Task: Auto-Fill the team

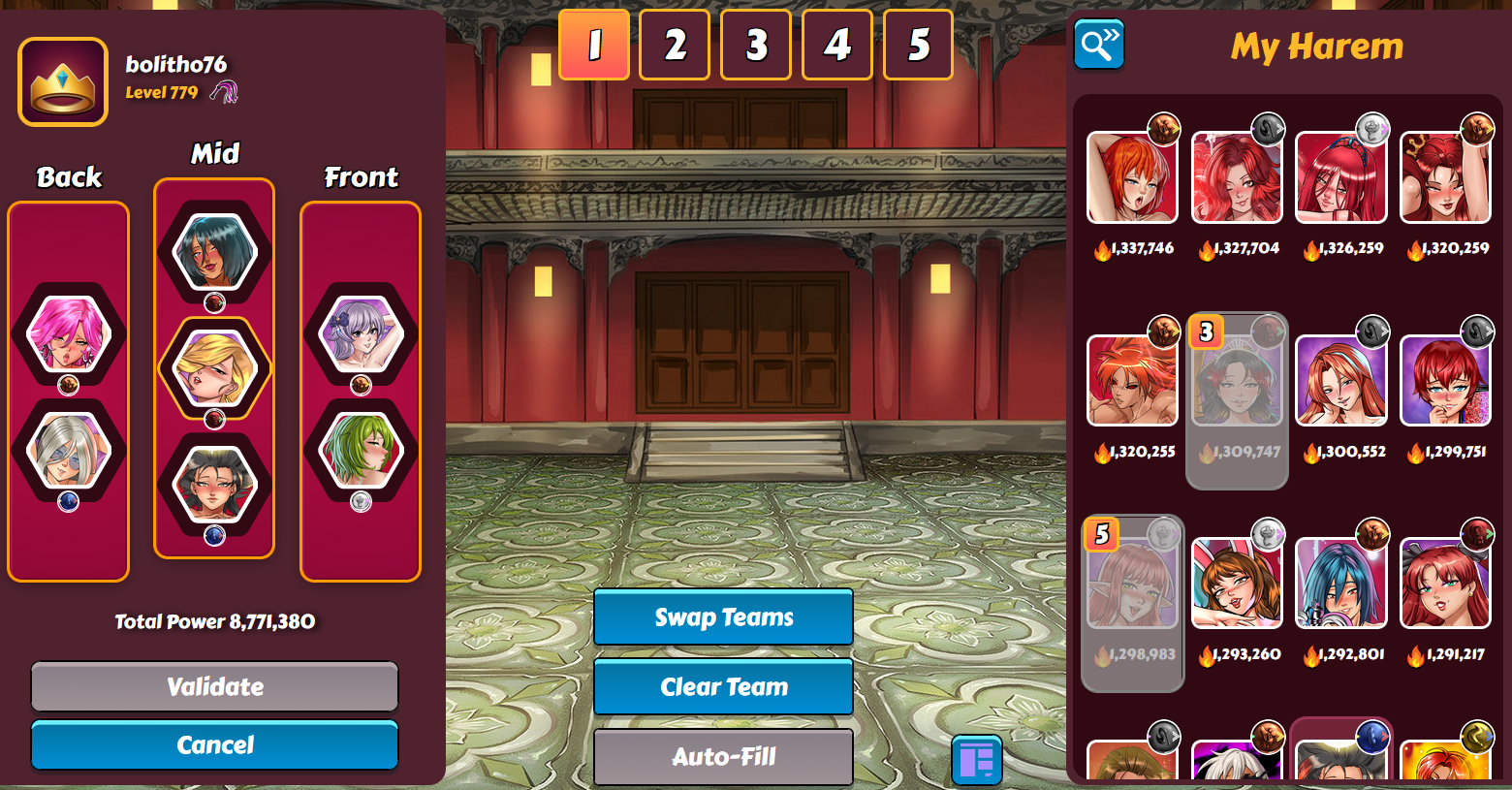Action: pos(723,756)
